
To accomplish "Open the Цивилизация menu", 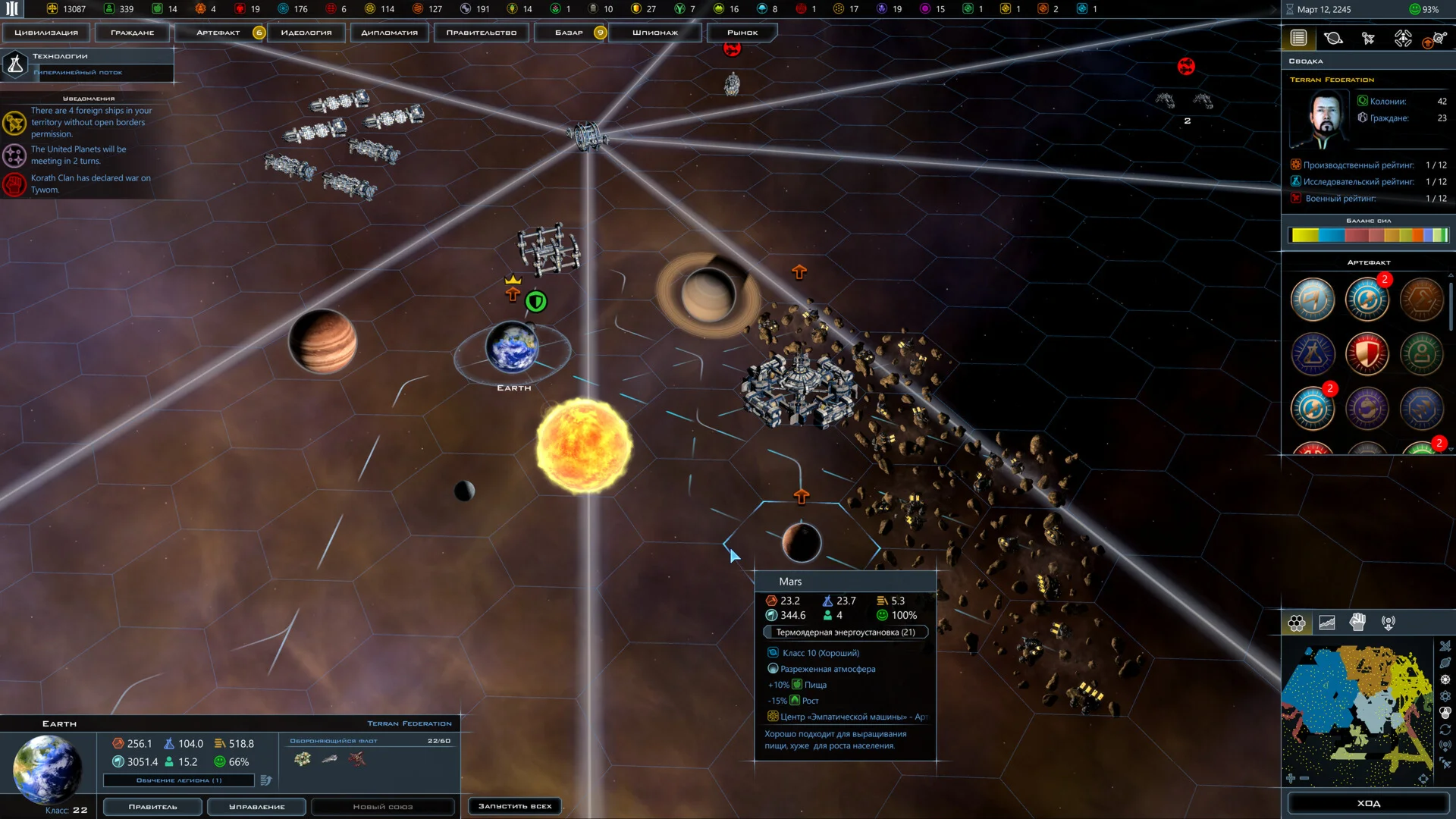I will [x=46, y=33].
